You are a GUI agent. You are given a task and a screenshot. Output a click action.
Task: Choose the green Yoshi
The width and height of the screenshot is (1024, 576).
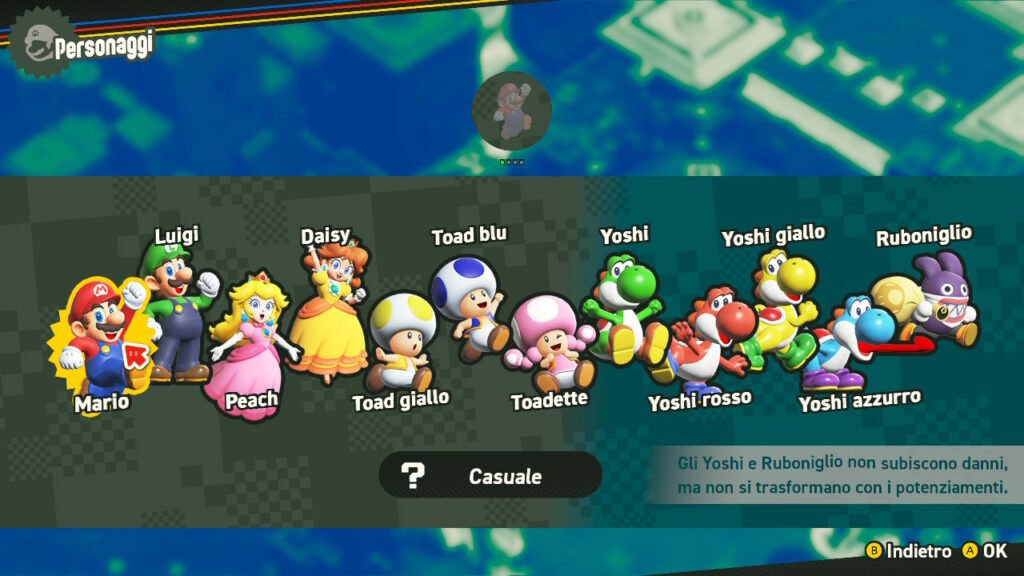pyautogui.click(x=622, y=305)
